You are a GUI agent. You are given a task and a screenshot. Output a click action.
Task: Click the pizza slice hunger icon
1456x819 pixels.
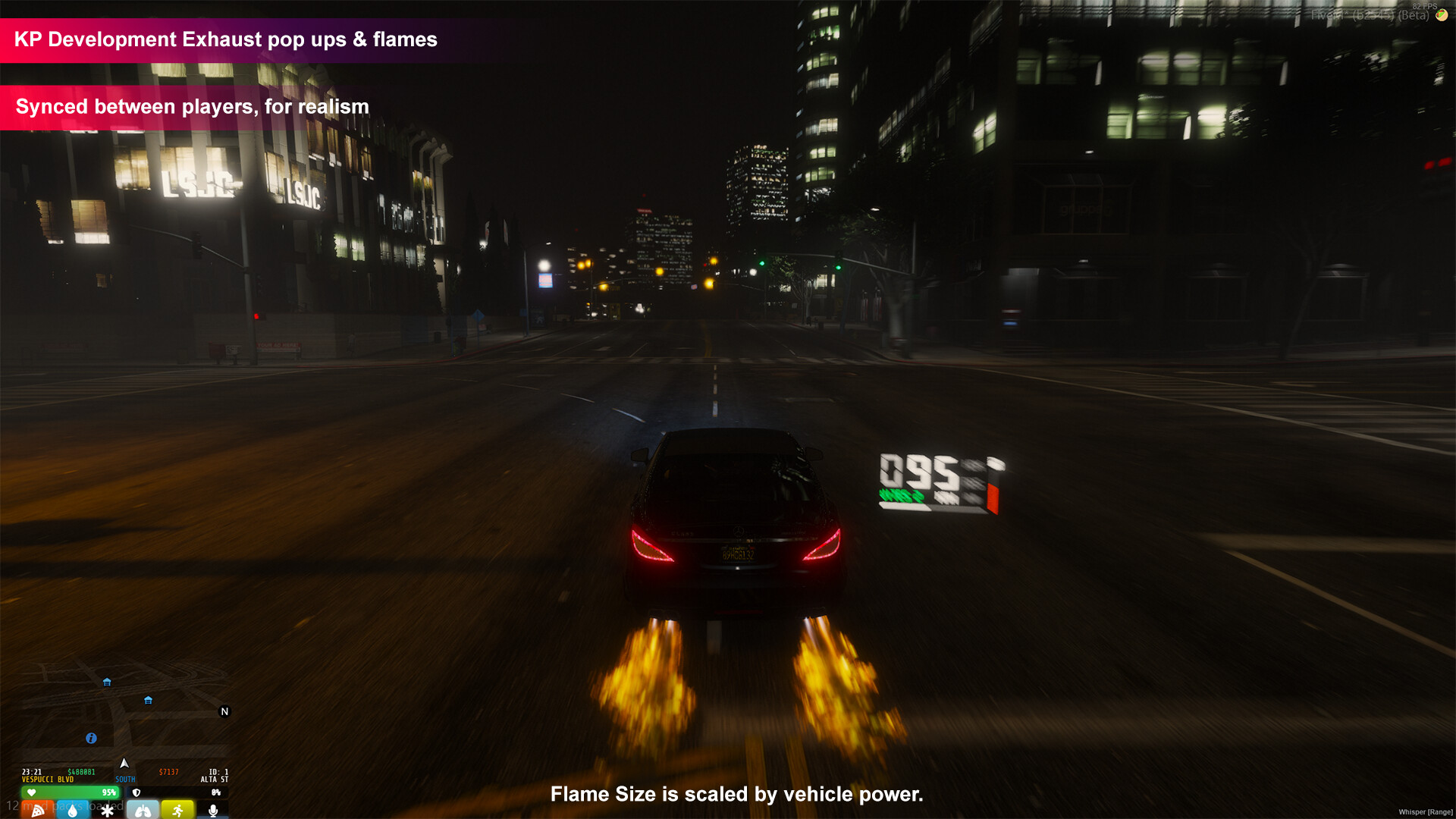tap(37, 811)
